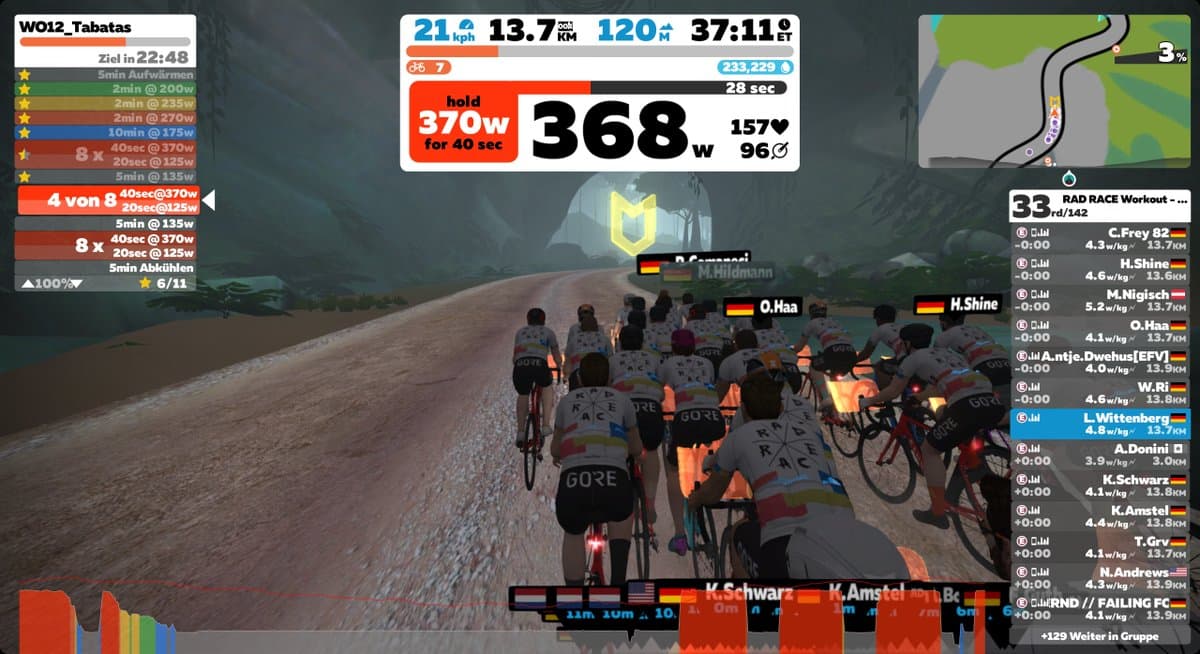Image resolution: width=1200 pixels, height=654 pixels.
Task: Select rider C.Frey 82 in the list
Action: [x=1099, y=238]
